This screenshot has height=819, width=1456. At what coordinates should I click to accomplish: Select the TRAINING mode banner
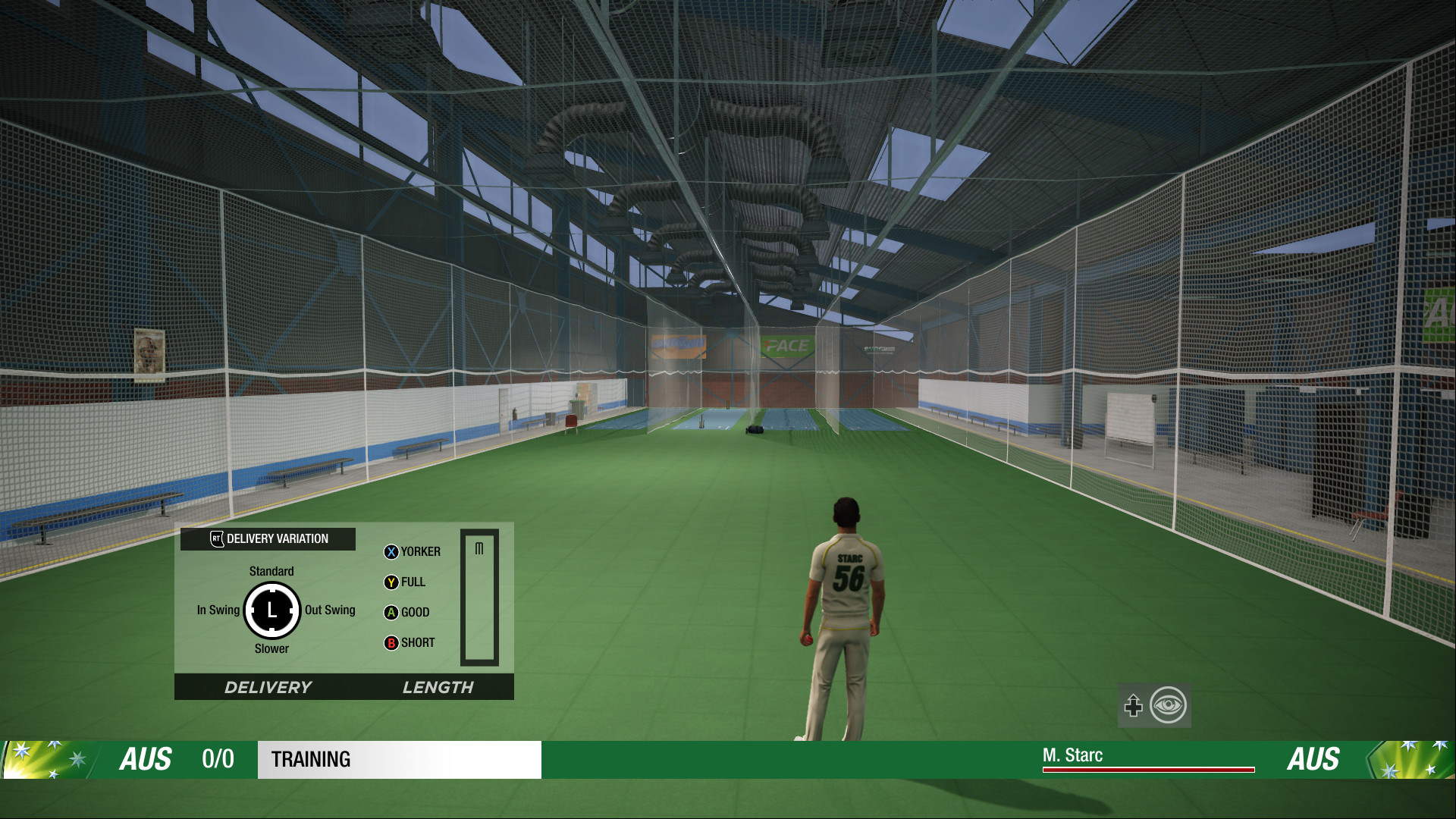[x=312, y=760]
